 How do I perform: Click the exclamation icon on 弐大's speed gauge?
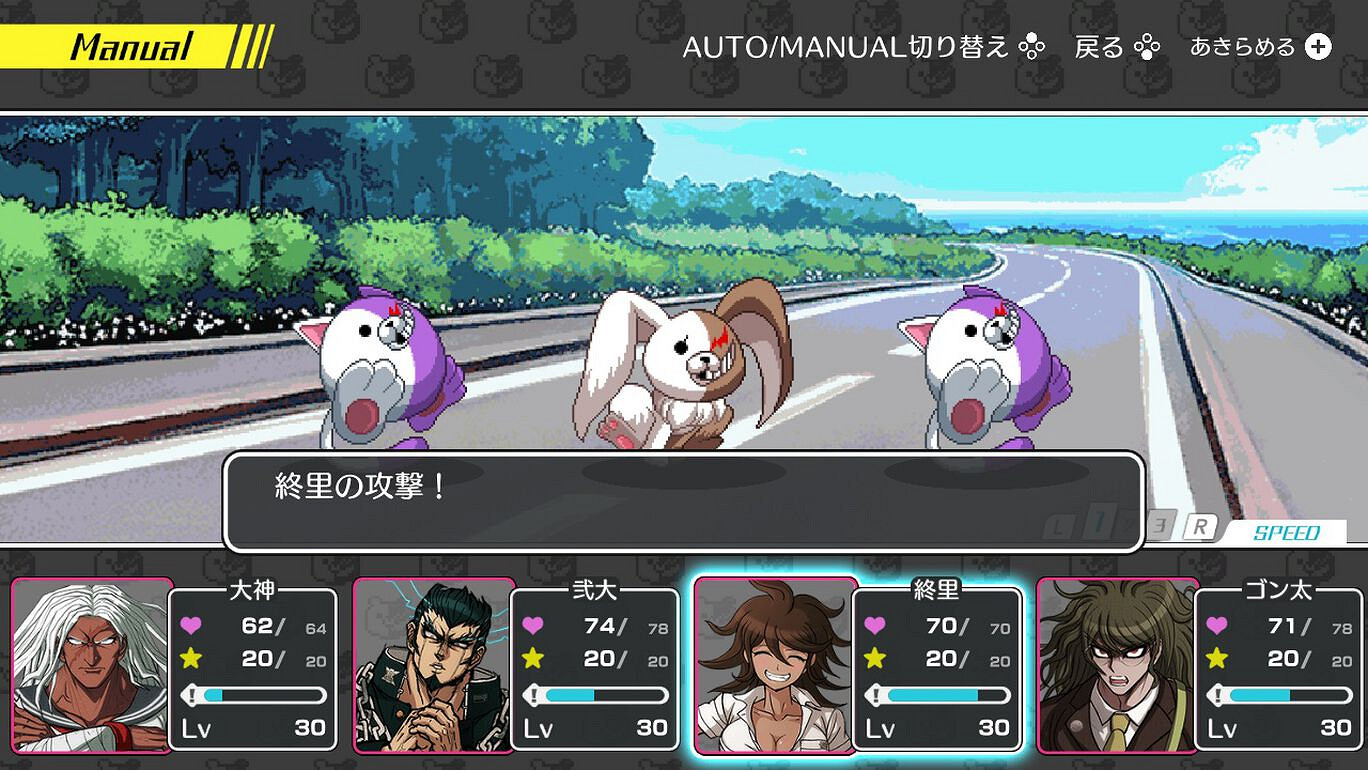pos(536,694)
